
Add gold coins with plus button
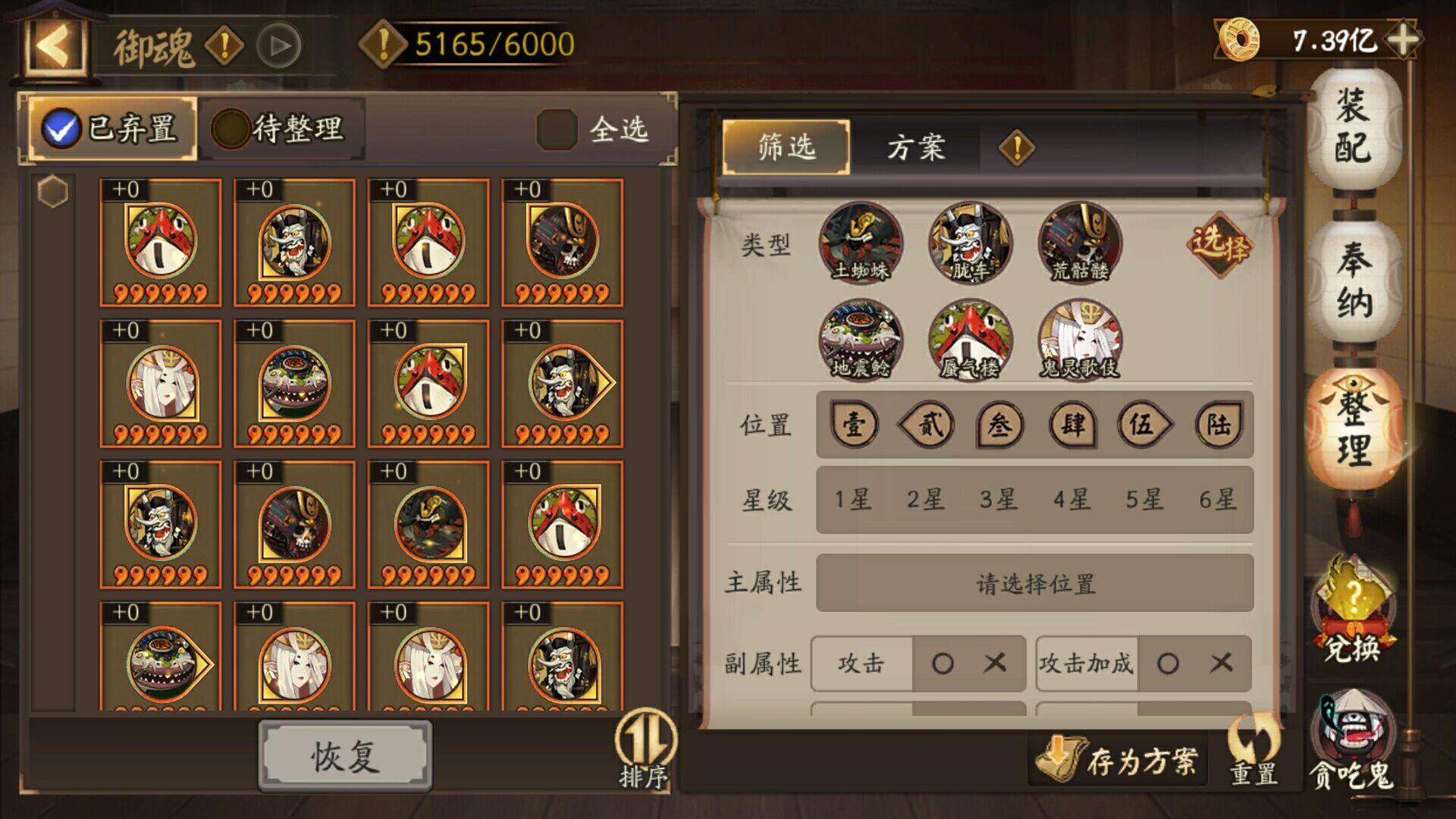pyautogui.click(x=1404, y=39)
